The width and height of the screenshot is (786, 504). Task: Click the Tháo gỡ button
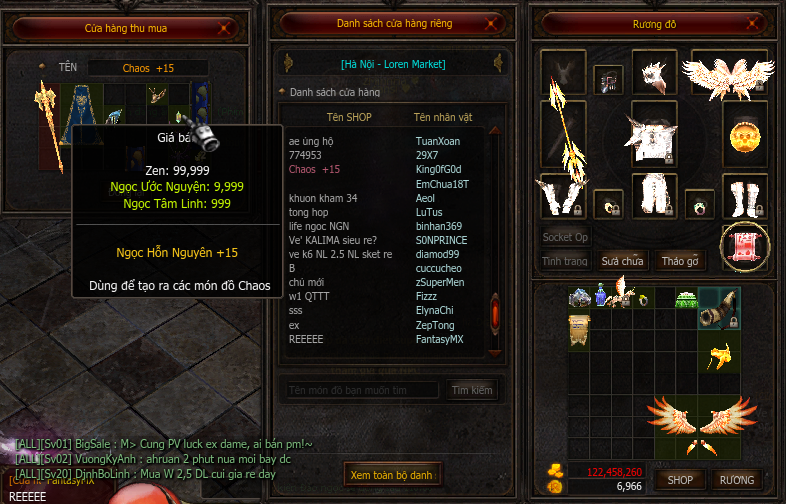pos(680,261)
